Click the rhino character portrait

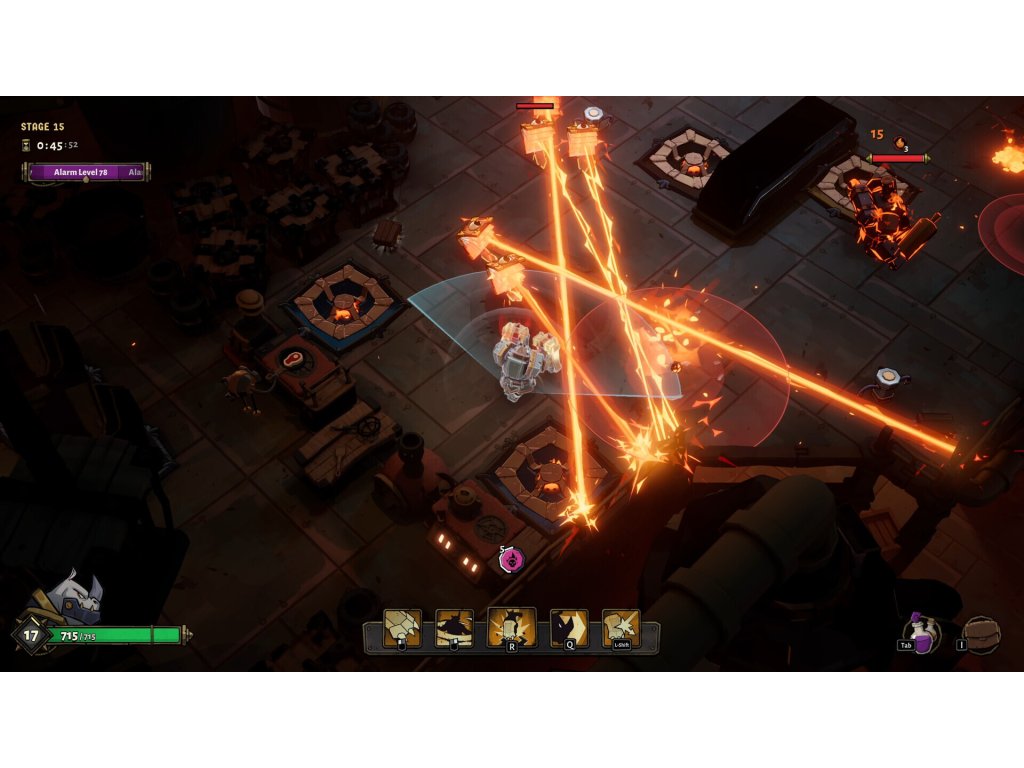pos(74,598)
